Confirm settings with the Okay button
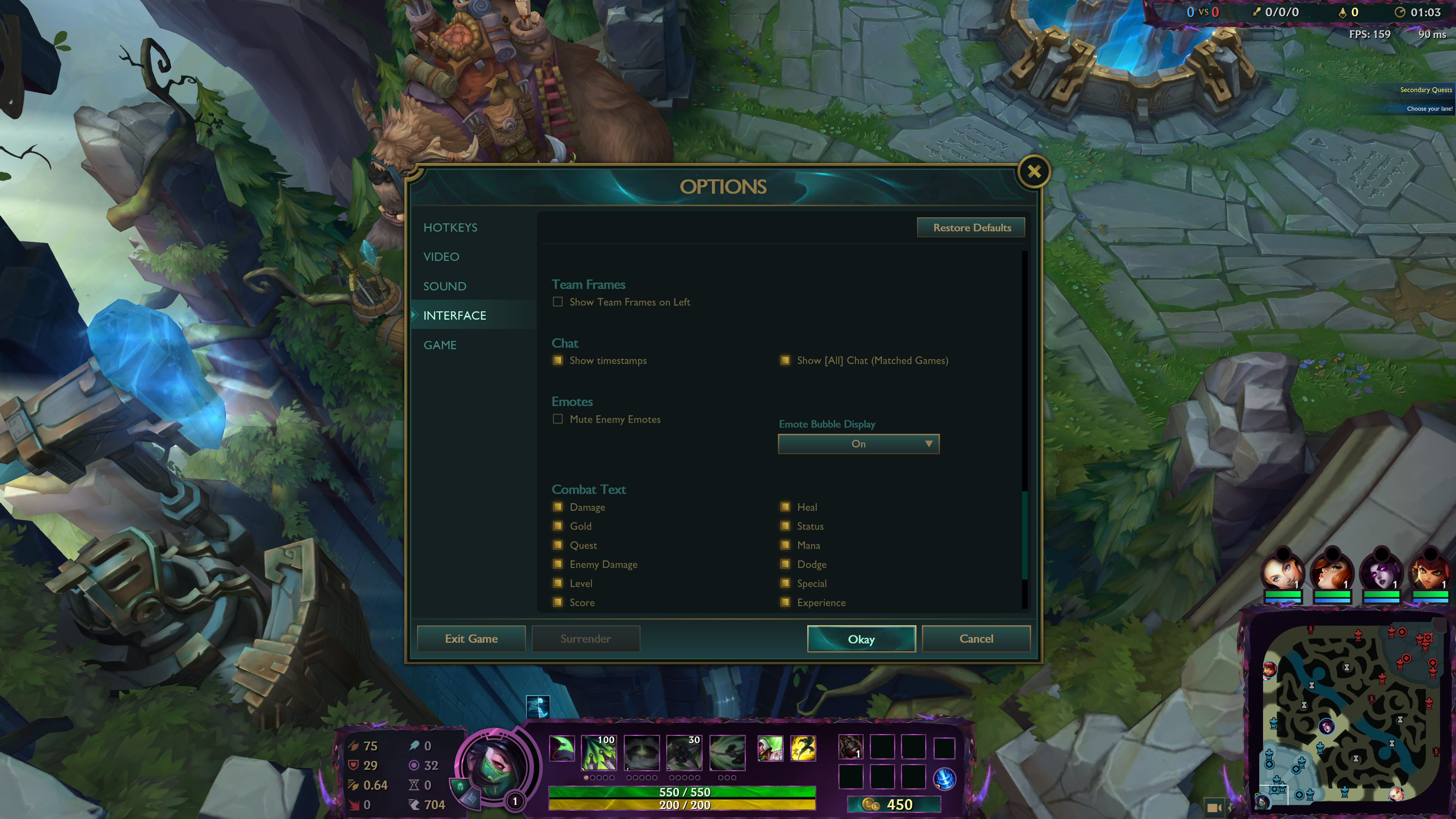This screenshot has width=1456, height=819. [861, 639]
